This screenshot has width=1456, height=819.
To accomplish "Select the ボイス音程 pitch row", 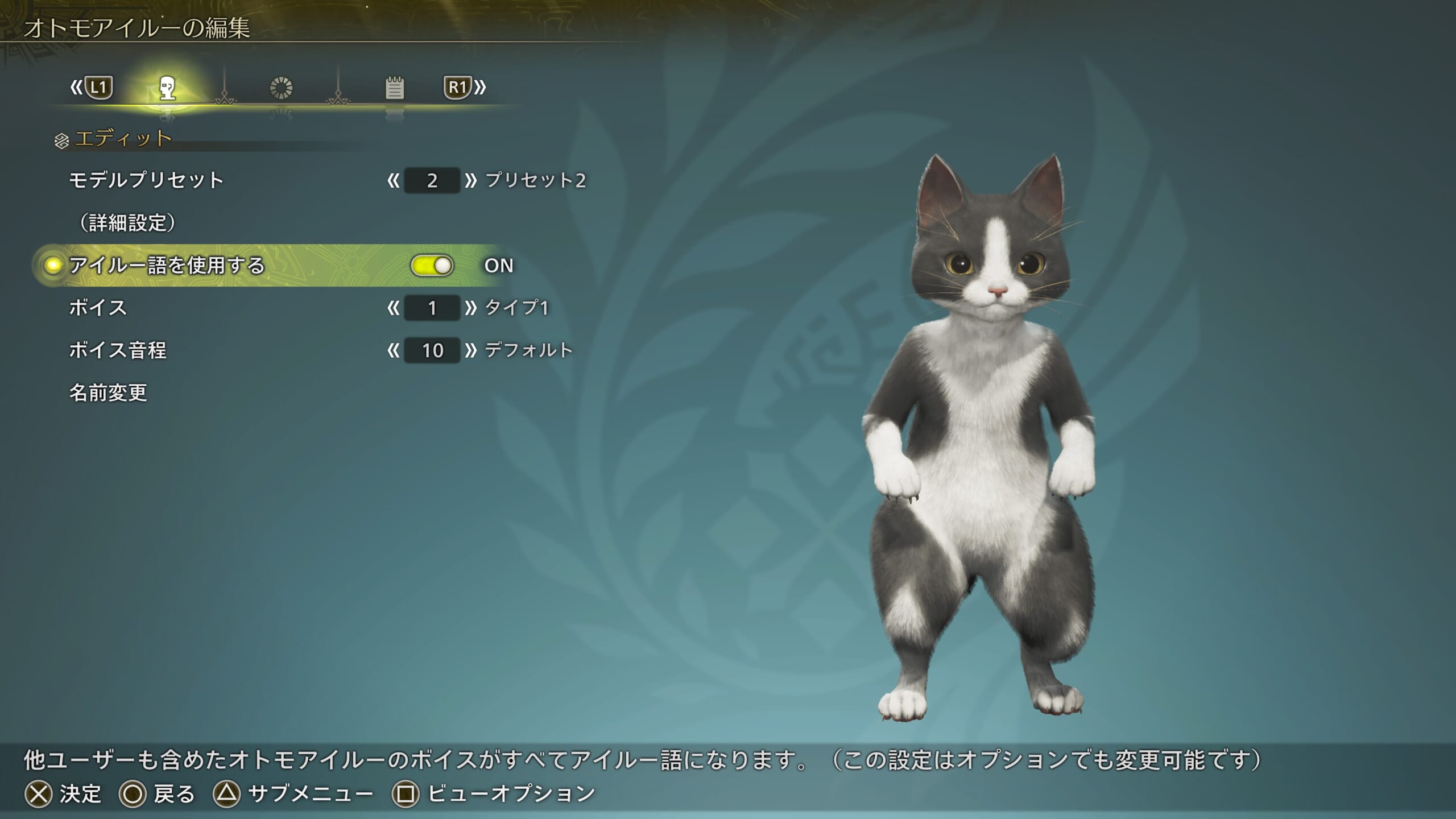I will pos(118,350).
